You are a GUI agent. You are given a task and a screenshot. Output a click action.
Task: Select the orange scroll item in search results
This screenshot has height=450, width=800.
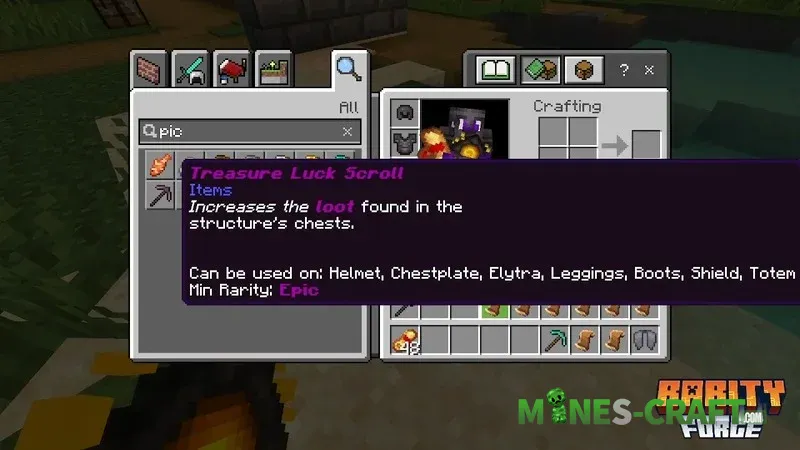[160, 164]
